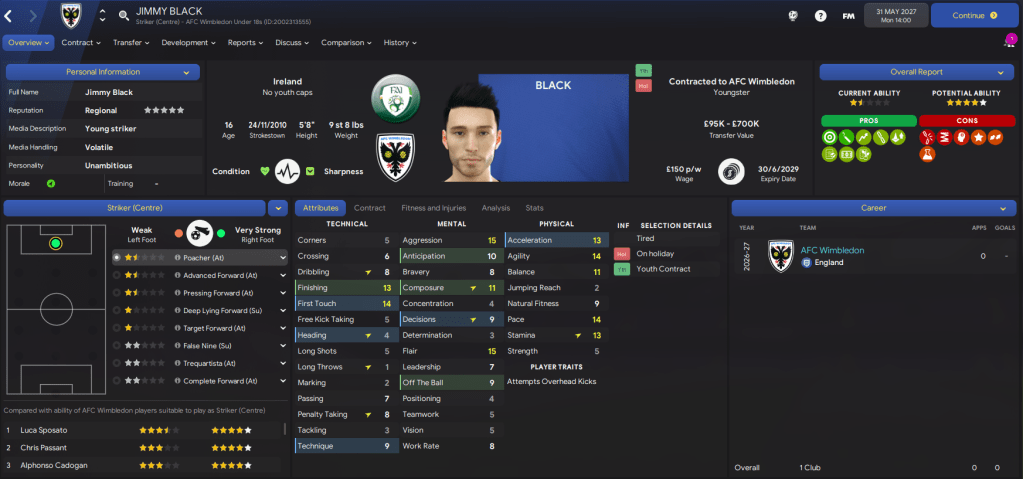This screenshot has height=479, width=1023.
Task: Continue to advance the game
Action: (973, 16)
